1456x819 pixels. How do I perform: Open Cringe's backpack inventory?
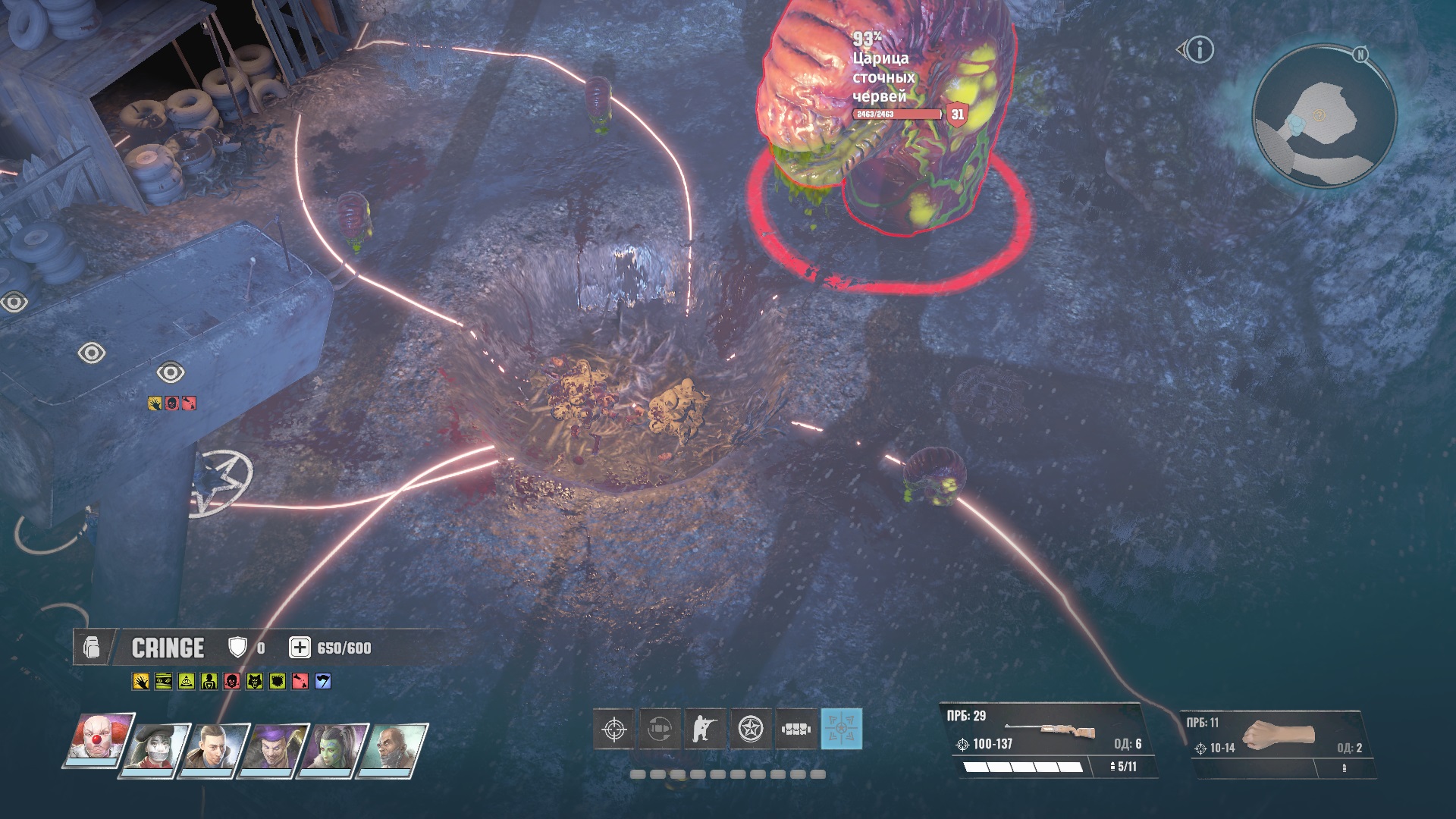92,648
